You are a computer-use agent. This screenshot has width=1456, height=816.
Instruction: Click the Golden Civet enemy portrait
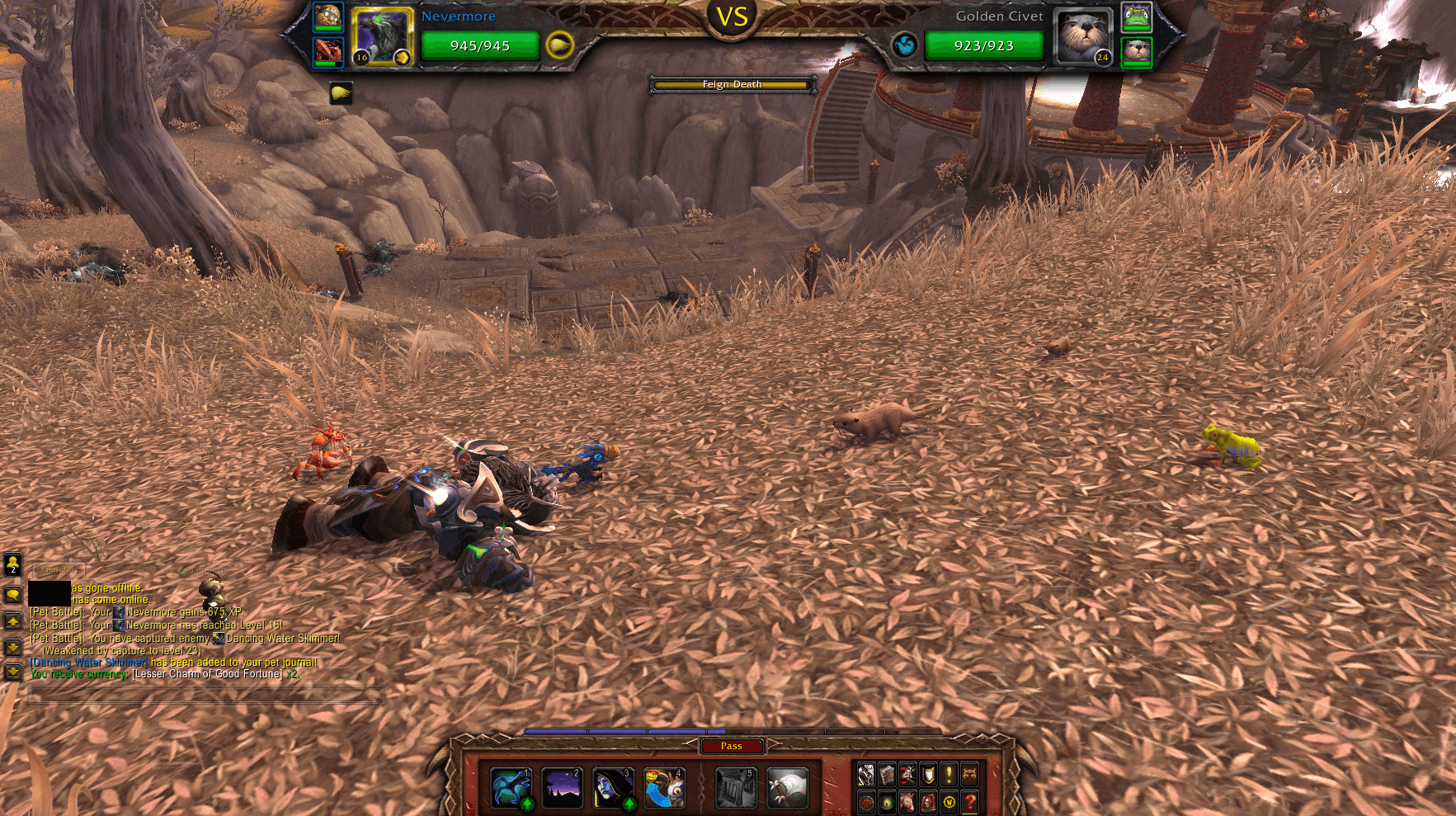[1082, 37]
